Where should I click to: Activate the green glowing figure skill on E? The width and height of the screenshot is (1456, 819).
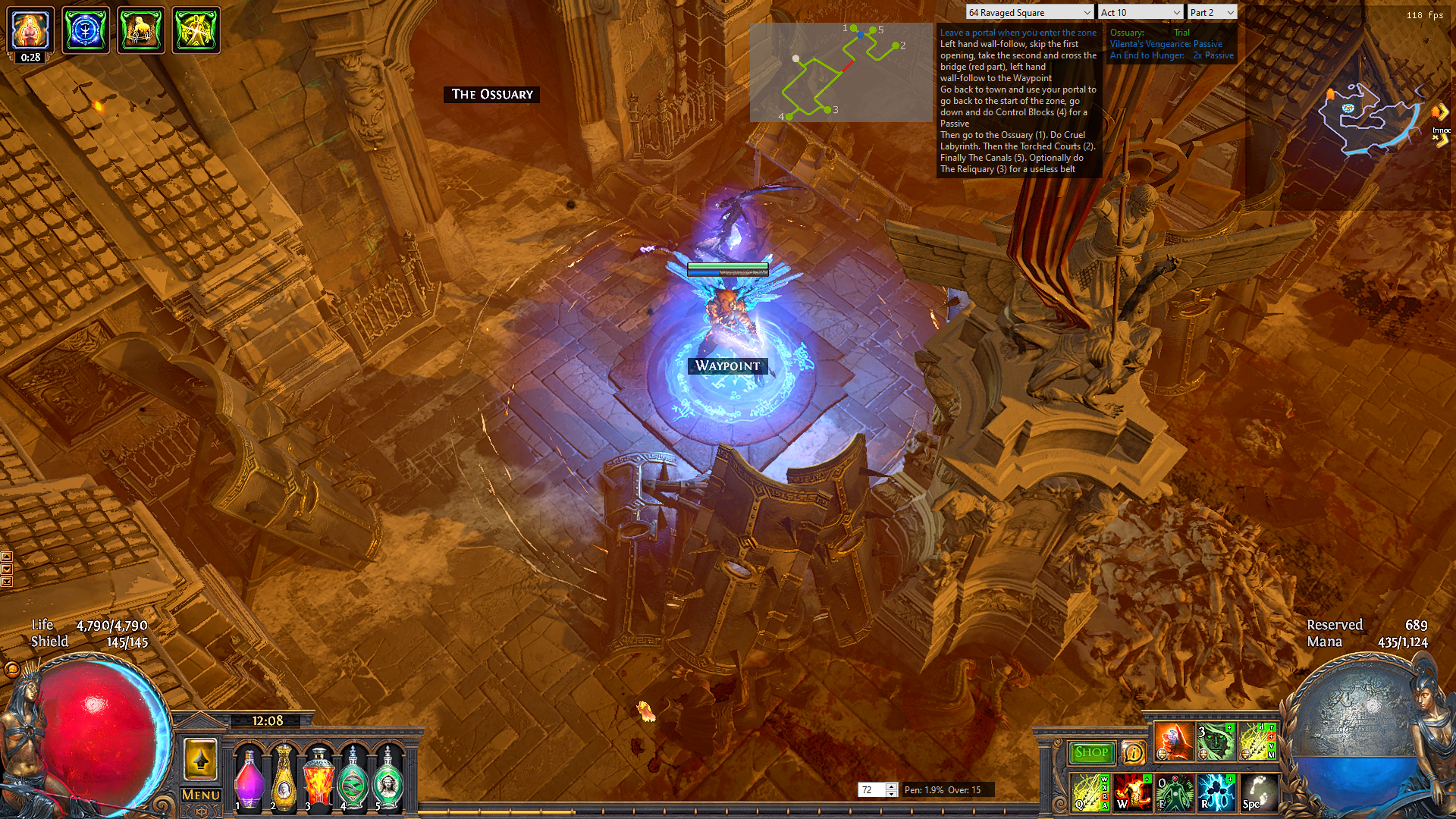pyautogui.click(x=1174, y=792)
